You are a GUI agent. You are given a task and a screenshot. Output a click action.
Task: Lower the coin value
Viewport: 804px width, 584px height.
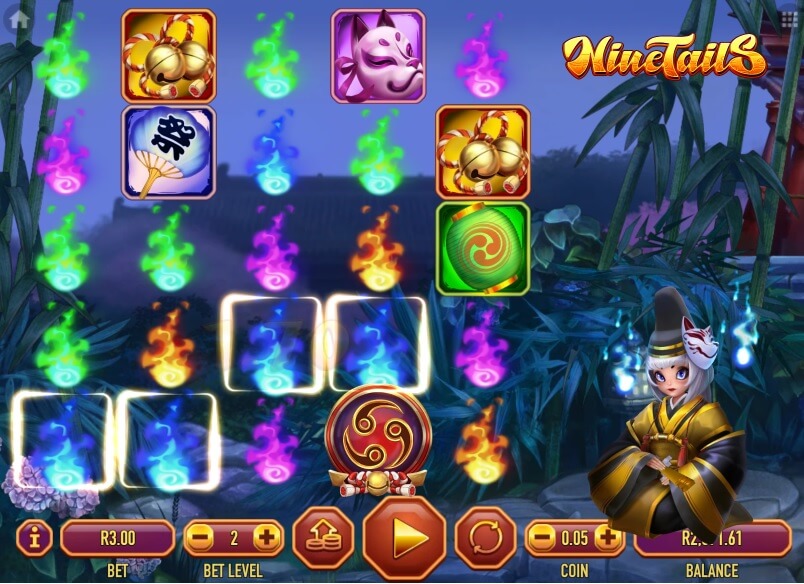(x=542, y=538)
